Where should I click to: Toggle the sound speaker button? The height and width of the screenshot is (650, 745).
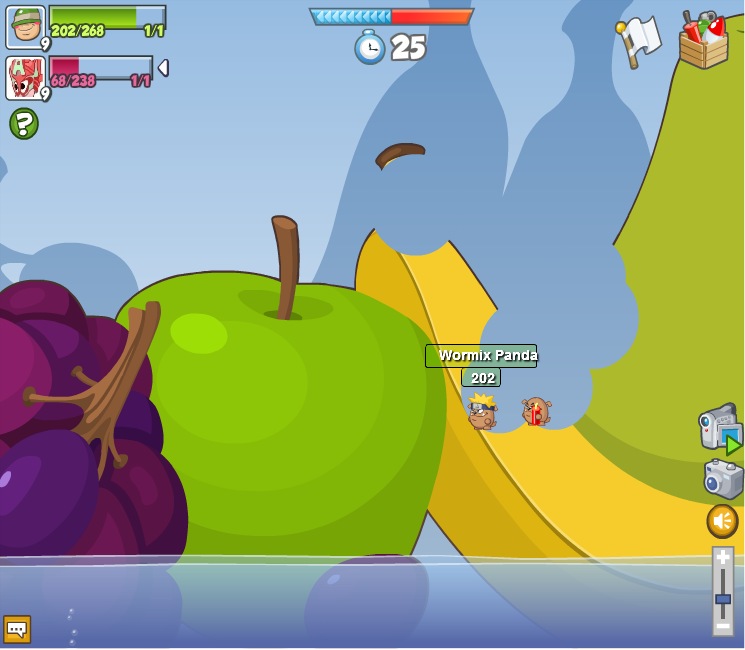[722, 520]
